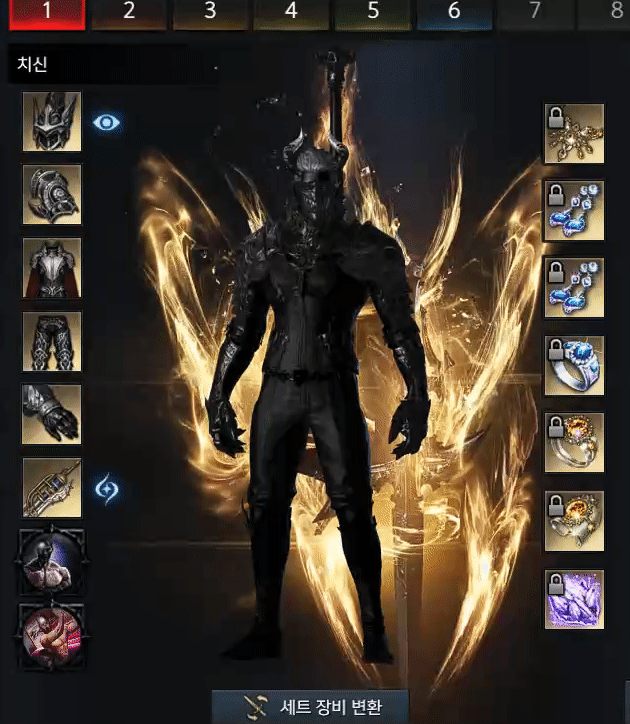The height and width of the screenshot is (724, 630).
Task: Open preset tab 4
Action: 291,13
